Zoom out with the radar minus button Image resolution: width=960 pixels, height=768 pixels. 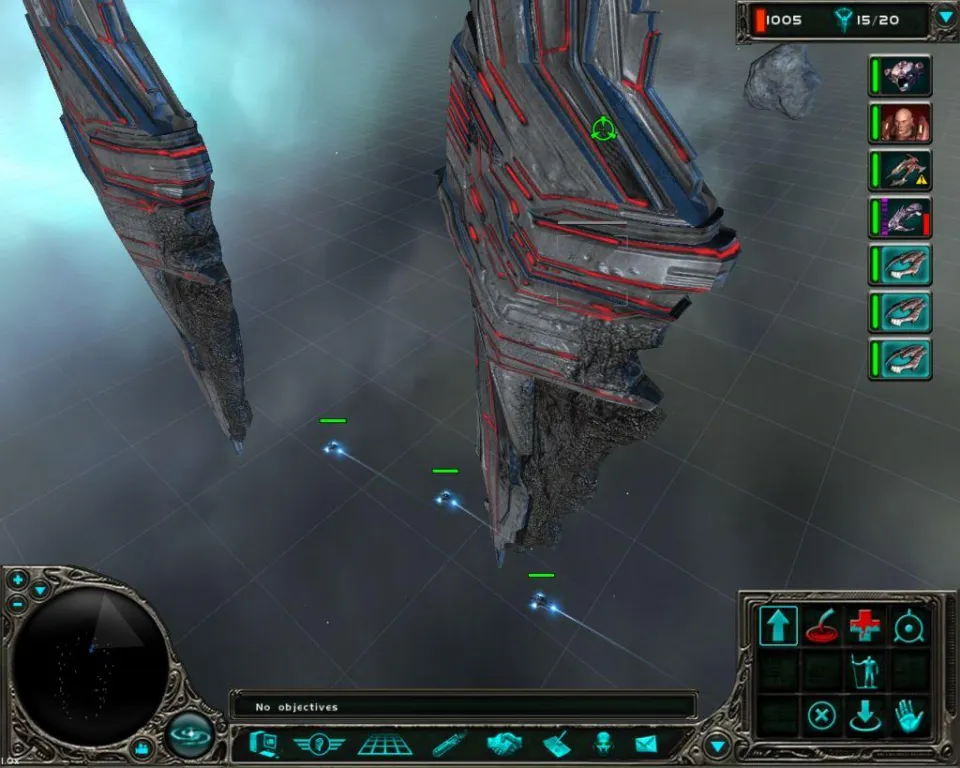point(18,604)
